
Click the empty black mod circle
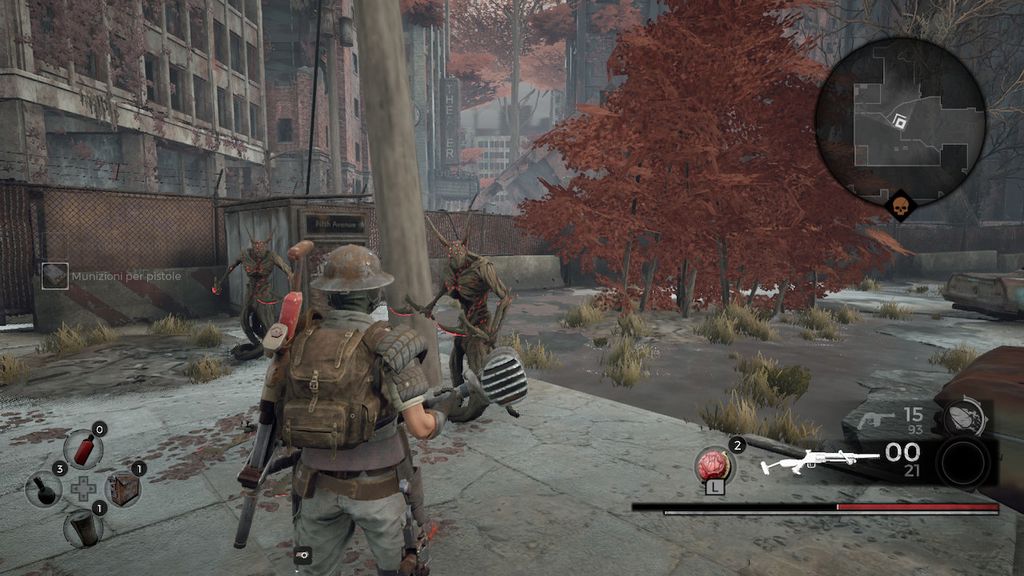[964, 463]
